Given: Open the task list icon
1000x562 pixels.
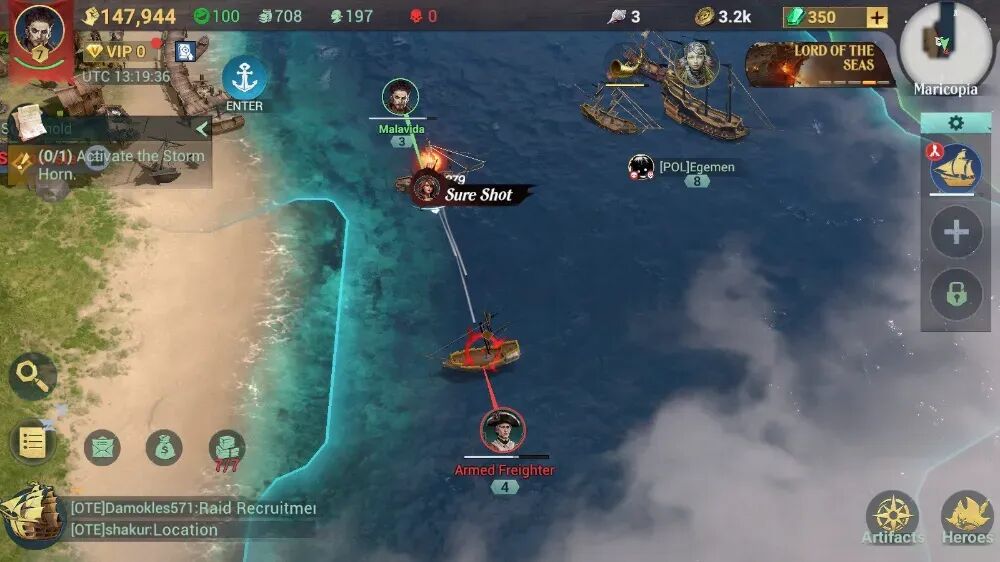Looking at the screenshot, I should pos(33,442).
